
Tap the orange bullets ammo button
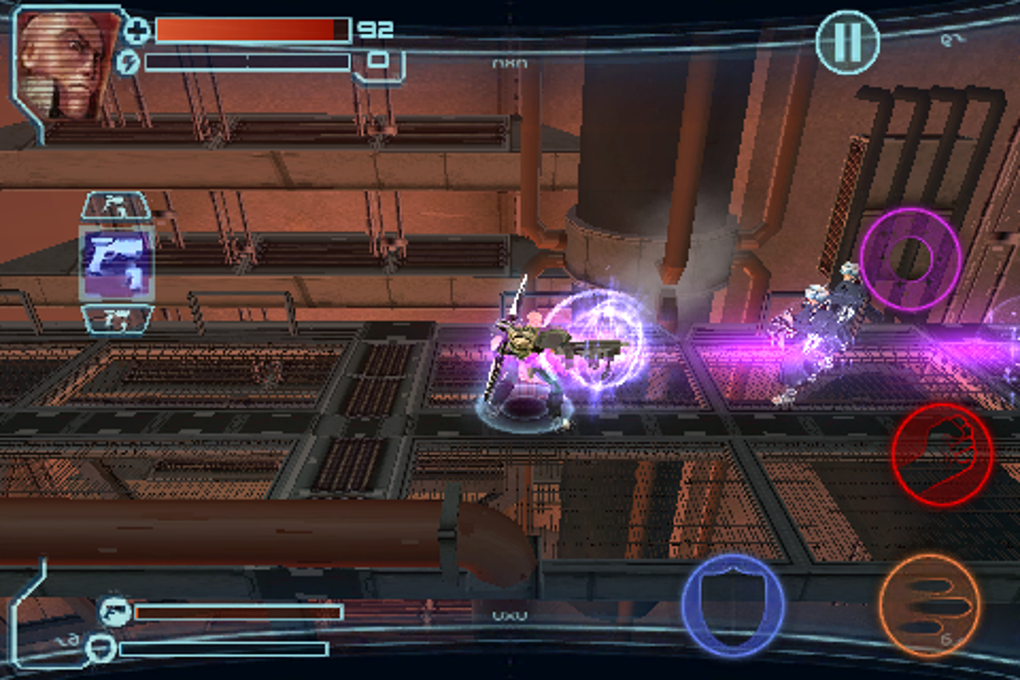(929, 605)
